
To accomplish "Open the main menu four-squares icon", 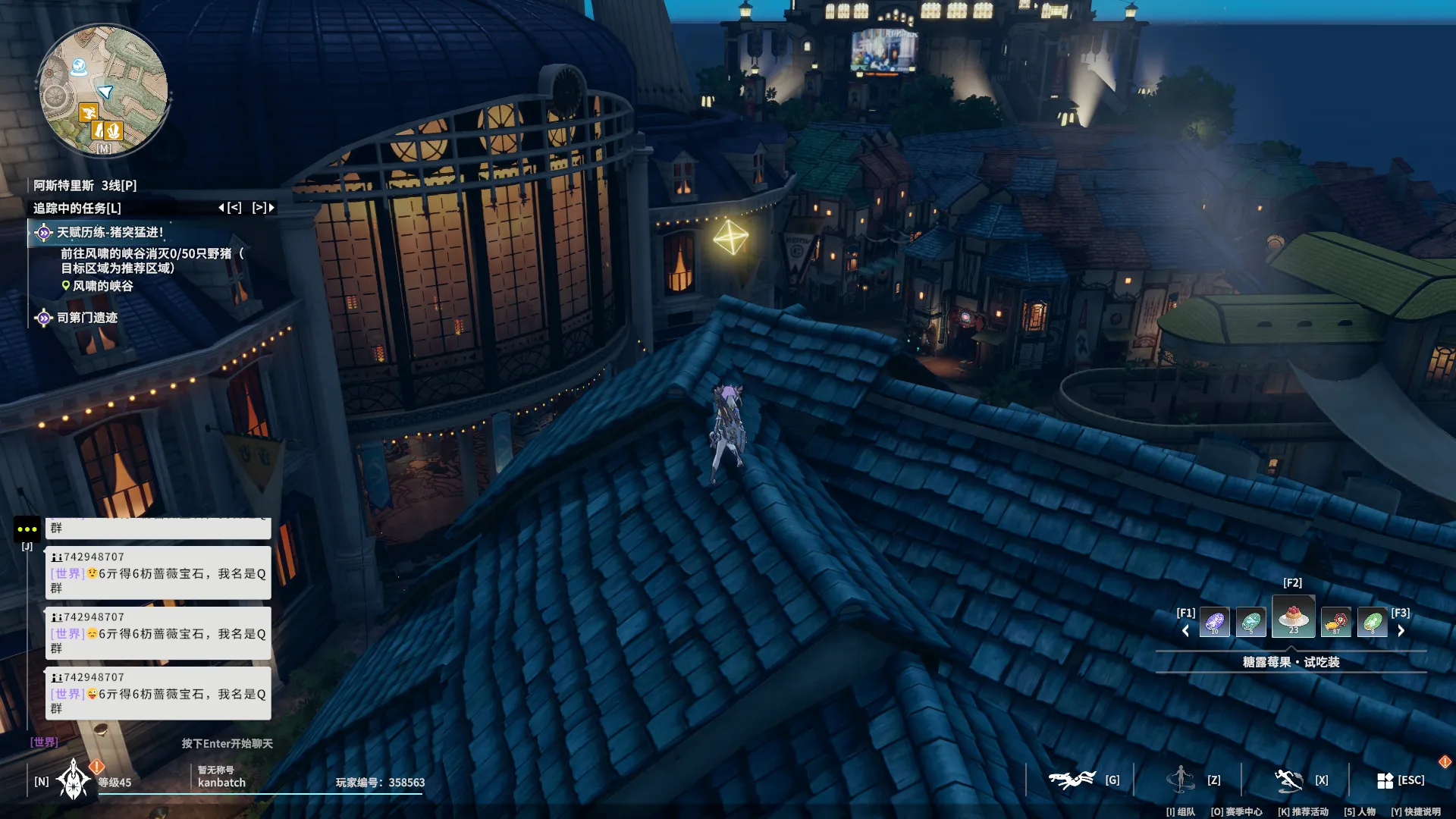I will [1385, 780].
